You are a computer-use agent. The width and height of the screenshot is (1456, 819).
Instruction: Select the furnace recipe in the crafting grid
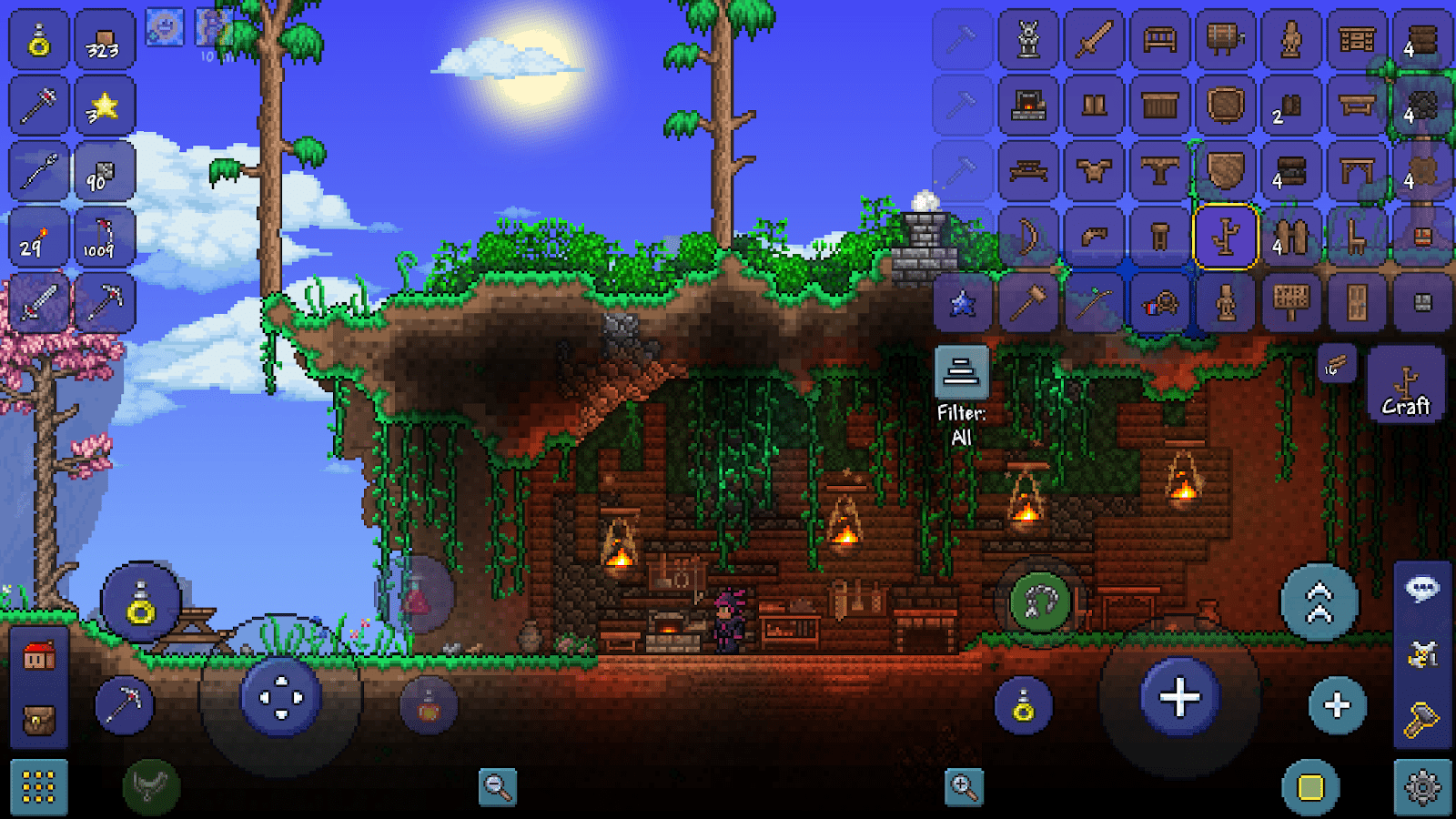tap(1027, 107)
